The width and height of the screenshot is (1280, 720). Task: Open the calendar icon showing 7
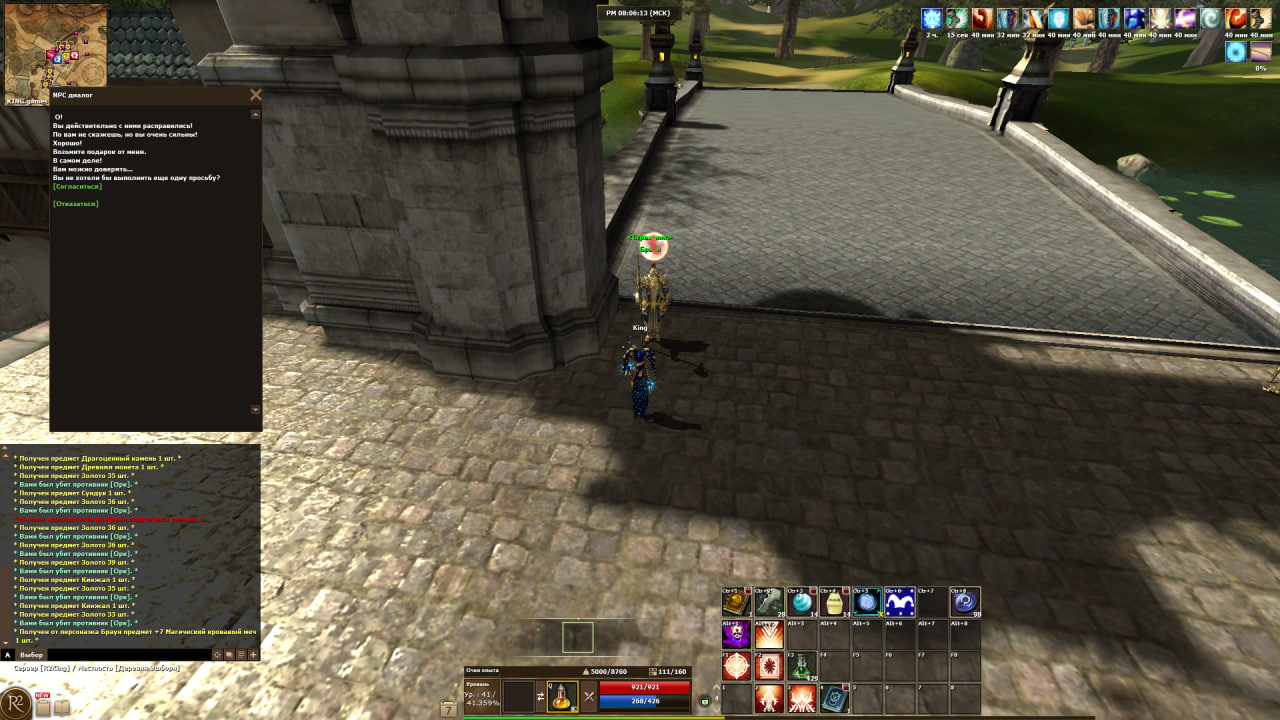[449, 709]
